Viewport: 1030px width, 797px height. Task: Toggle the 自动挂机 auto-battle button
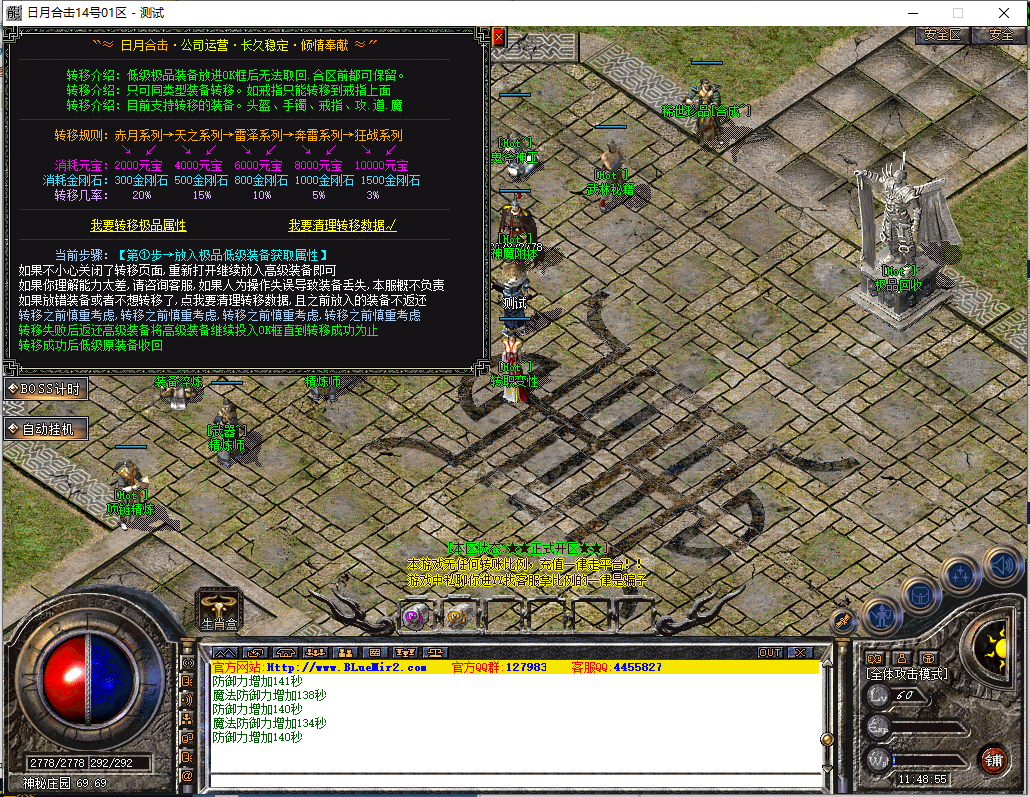pos(45,430)
